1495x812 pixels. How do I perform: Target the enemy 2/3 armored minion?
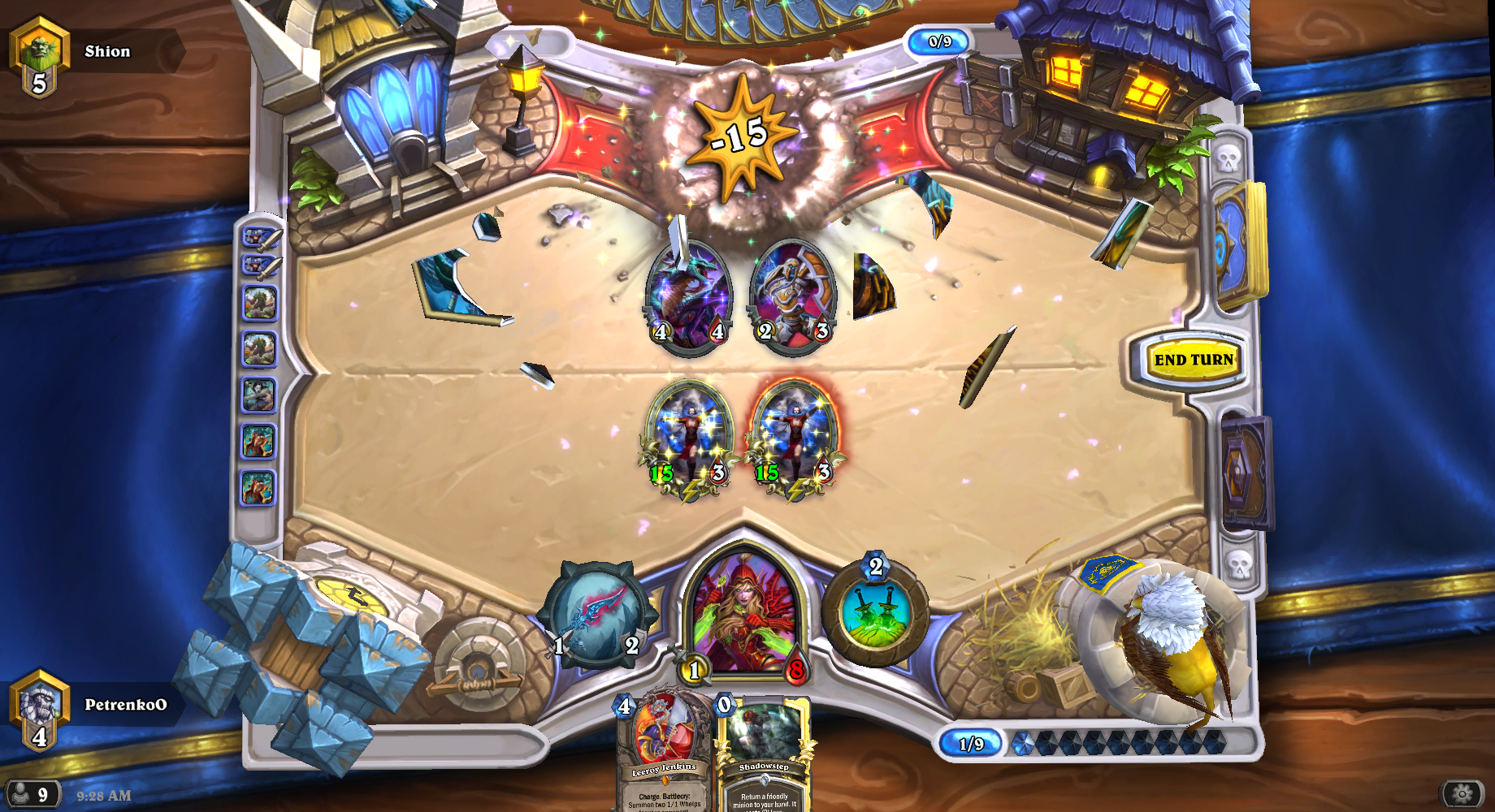click(794, 296)
